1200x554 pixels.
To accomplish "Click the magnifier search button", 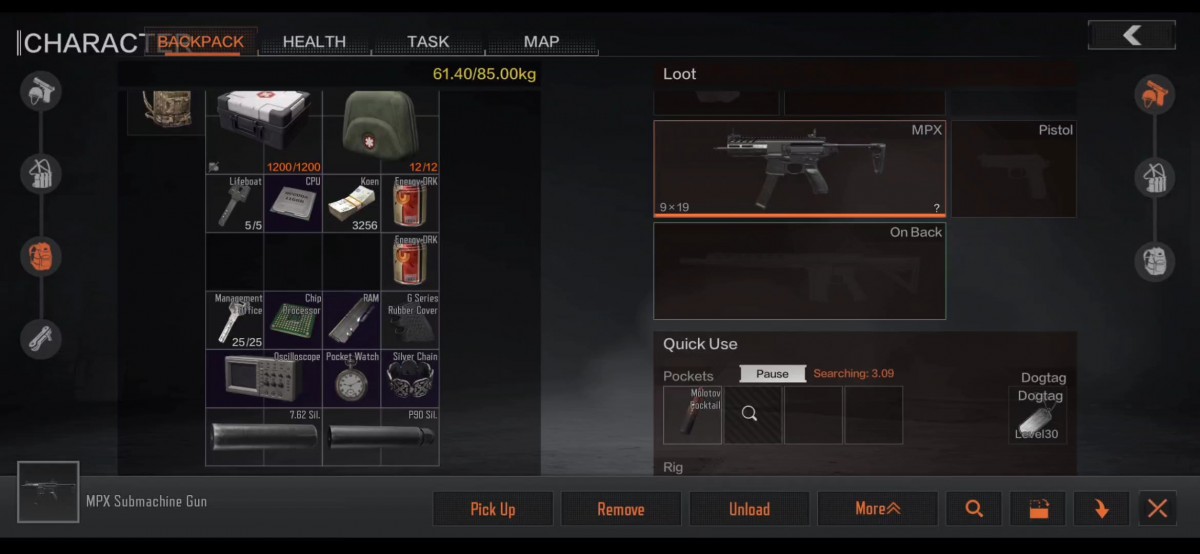I will tap(974, 509).
